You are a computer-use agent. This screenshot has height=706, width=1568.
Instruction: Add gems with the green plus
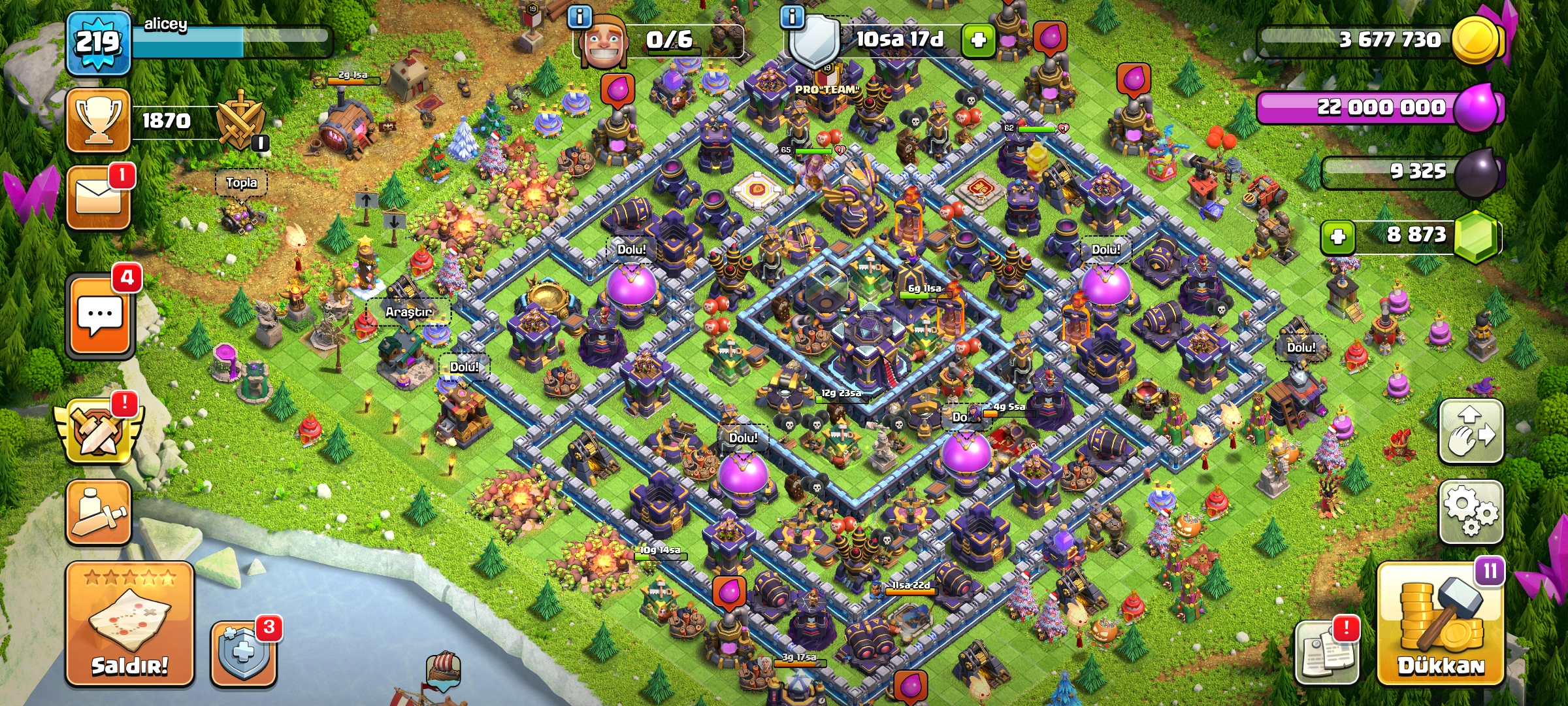pos(1338,237)
